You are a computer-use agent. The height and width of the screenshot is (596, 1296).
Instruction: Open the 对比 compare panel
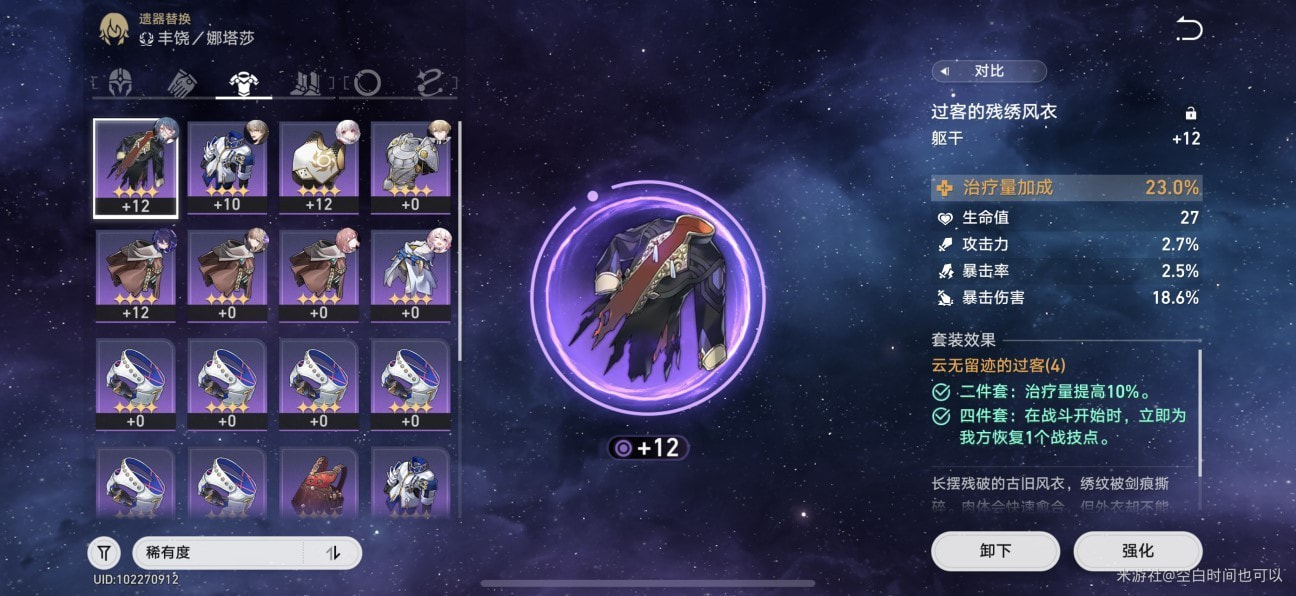pyautogui.click(x=988, y=71)
